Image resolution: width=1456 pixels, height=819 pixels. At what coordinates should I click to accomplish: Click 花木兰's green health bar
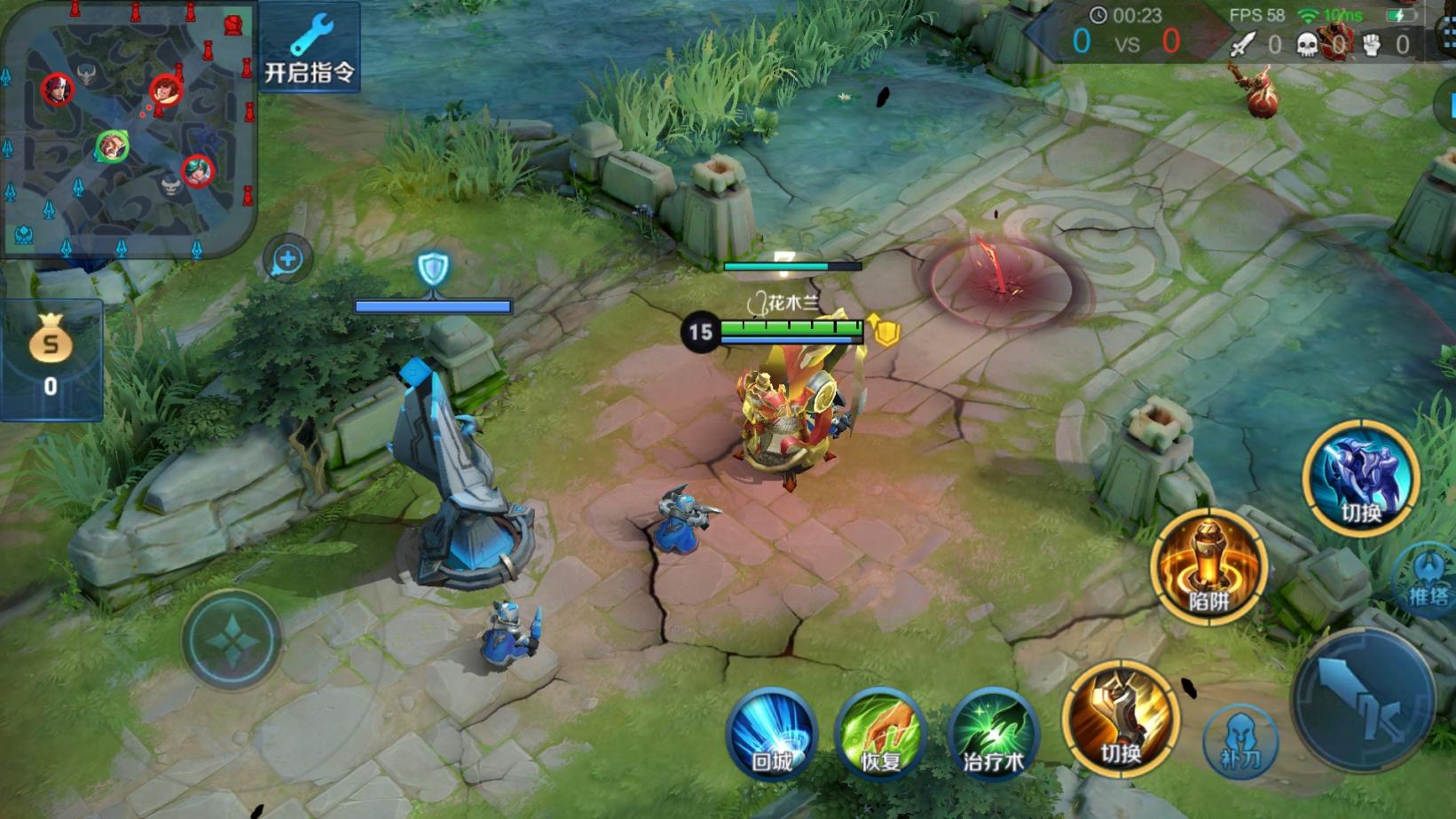tap(792, 327)
